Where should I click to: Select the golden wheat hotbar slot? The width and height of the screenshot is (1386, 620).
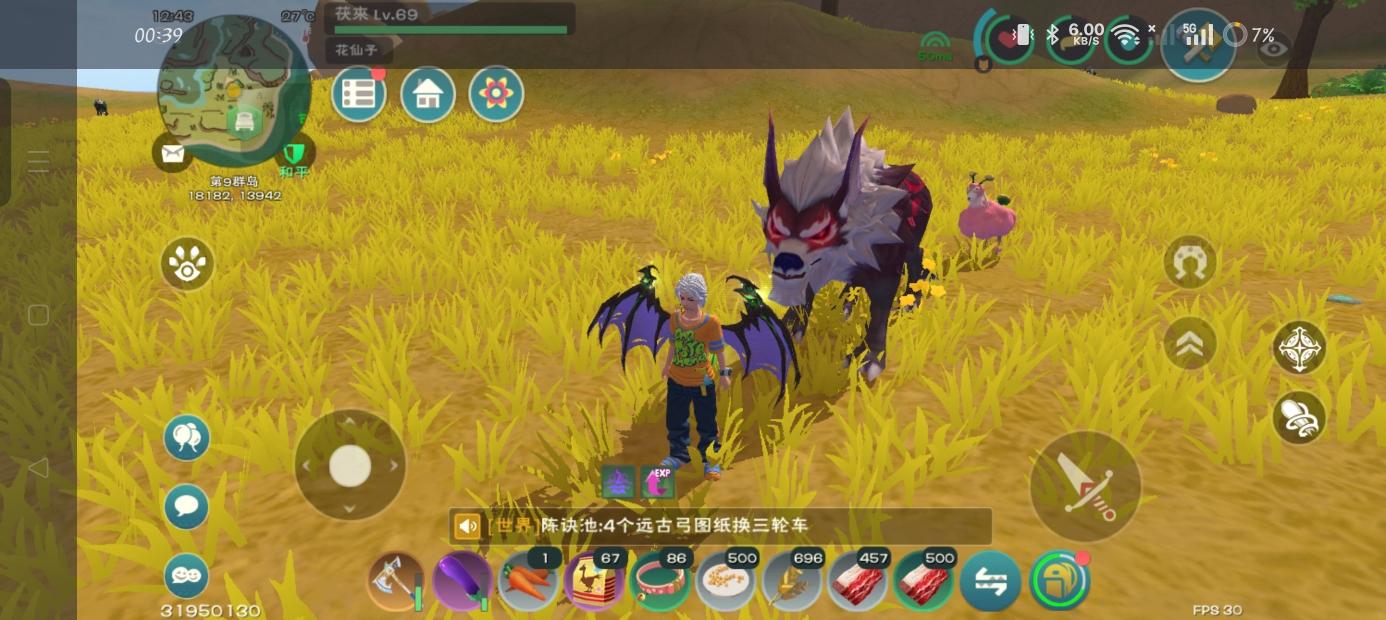click(792, 581)
